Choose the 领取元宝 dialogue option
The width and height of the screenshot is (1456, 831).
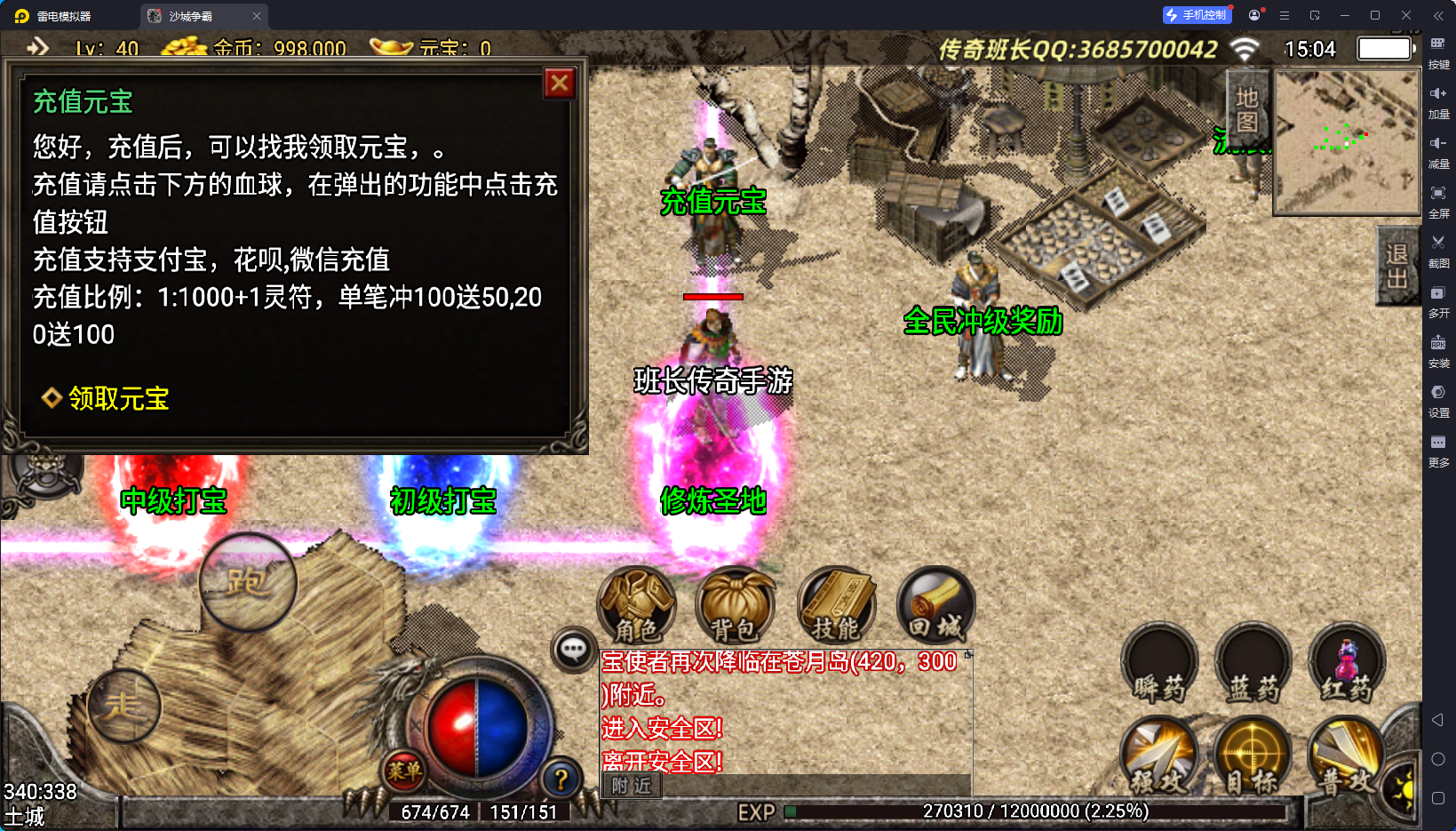click(x=118, y=398)
